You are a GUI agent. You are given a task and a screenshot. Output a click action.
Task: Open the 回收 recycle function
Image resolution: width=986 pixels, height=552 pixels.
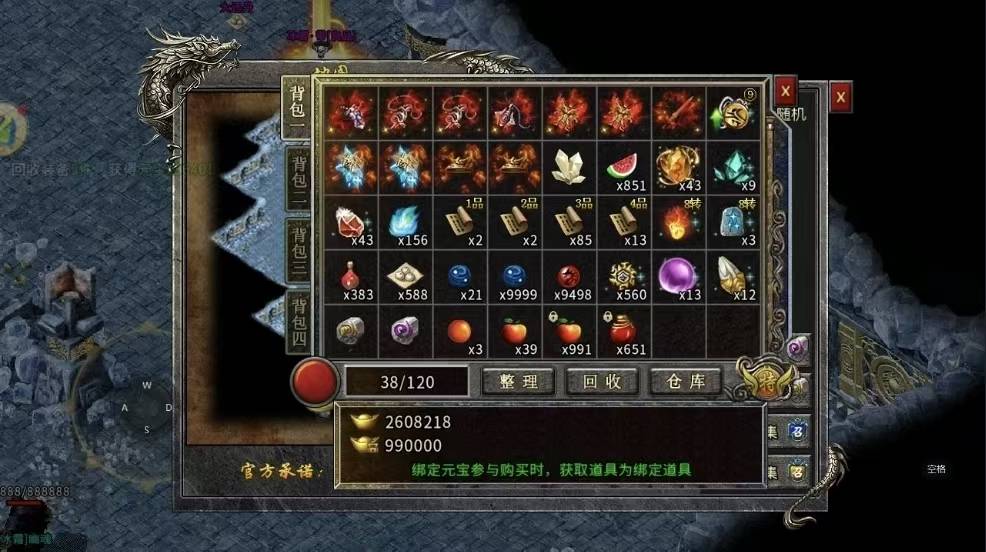click(601, 381)
